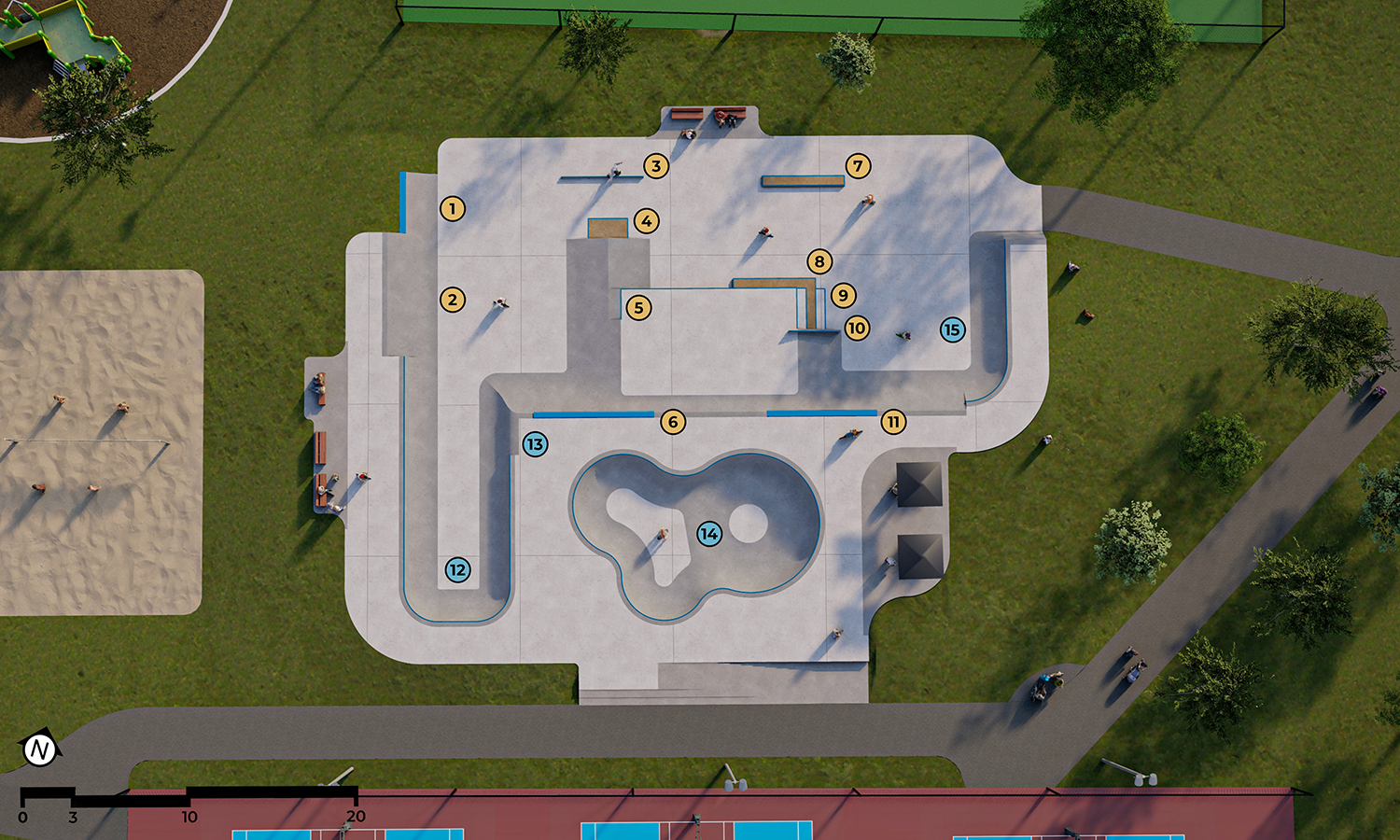Click the yellow number 9 marker

(843, 296)
